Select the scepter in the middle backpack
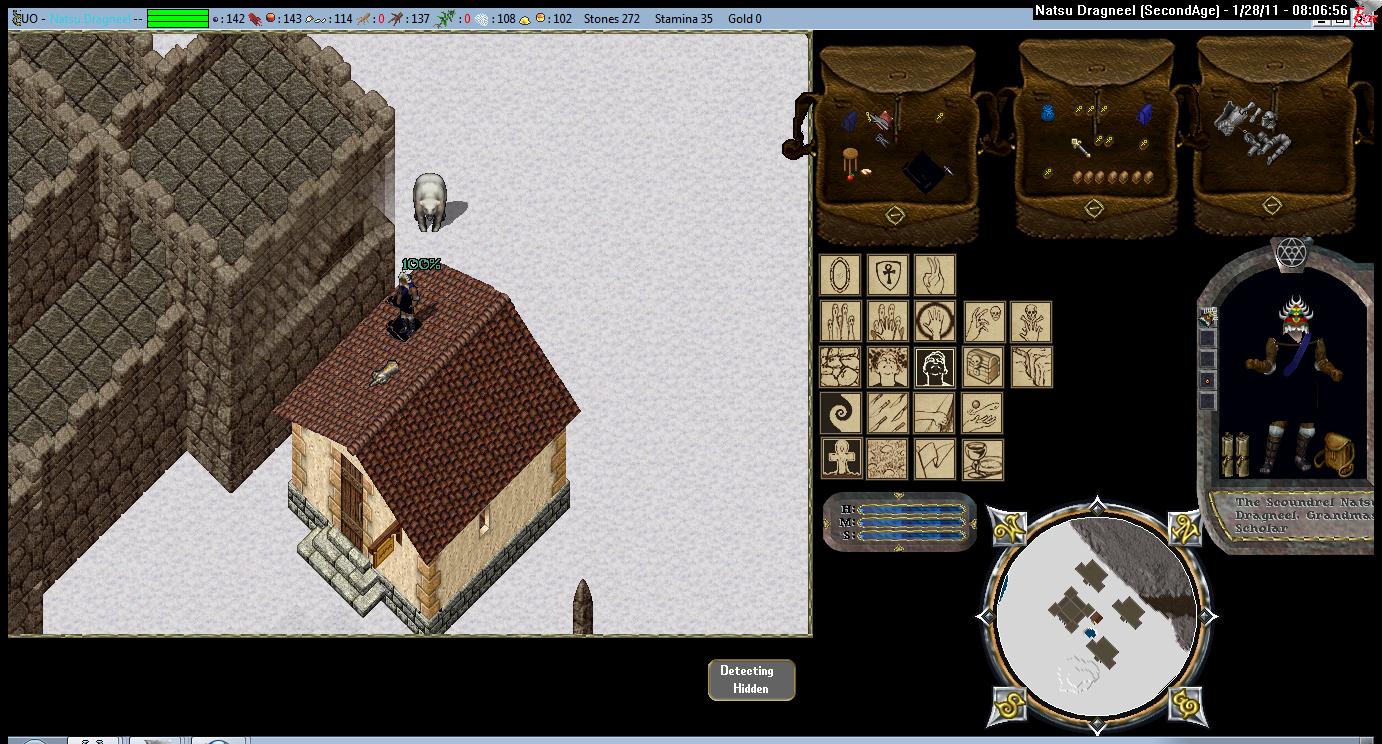Image resolution: width=1382 pixels, height=744 pixels. [x=1082, y=148]
